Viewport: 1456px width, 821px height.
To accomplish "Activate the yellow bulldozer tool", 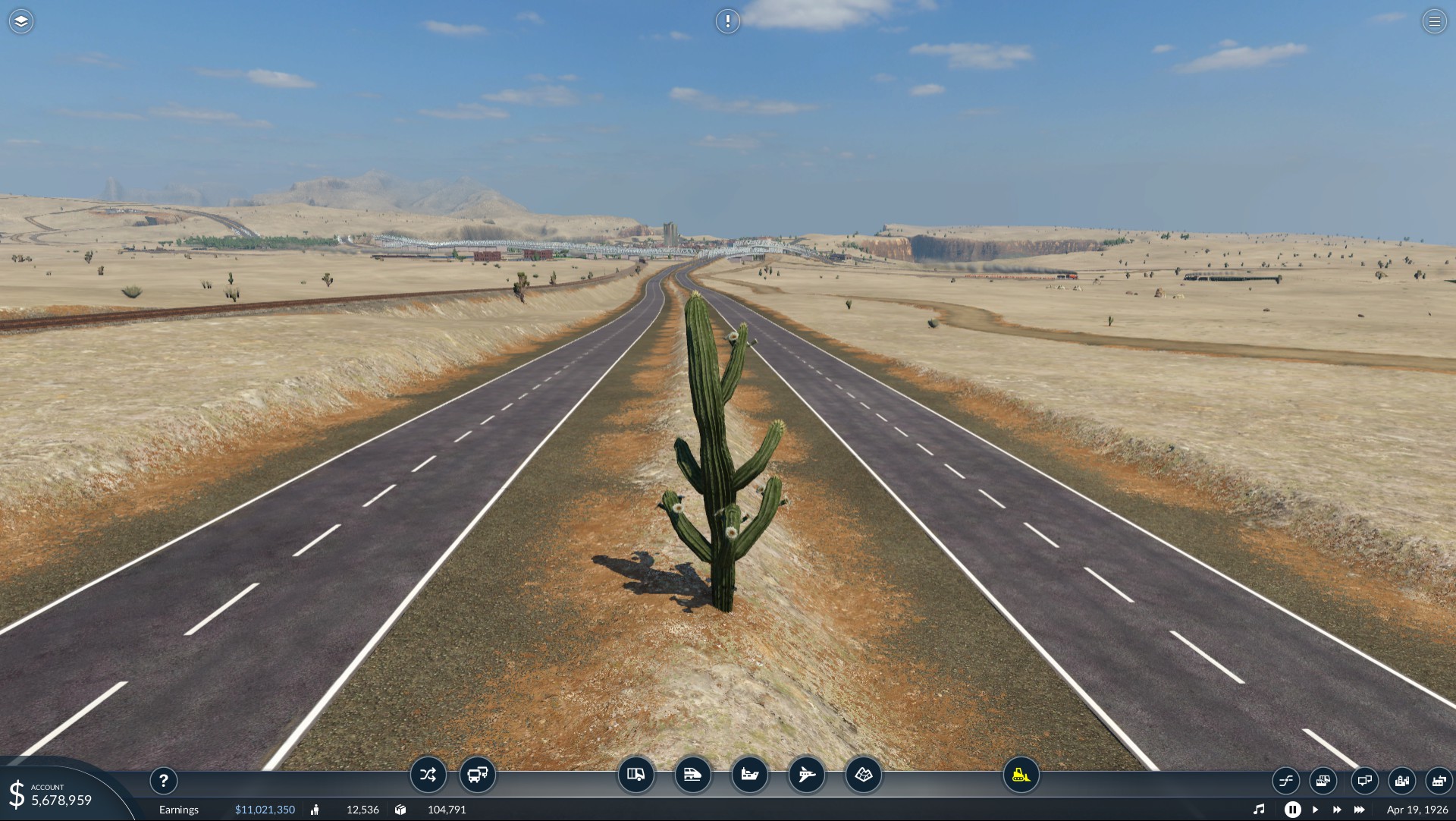I will point(1021,775).
